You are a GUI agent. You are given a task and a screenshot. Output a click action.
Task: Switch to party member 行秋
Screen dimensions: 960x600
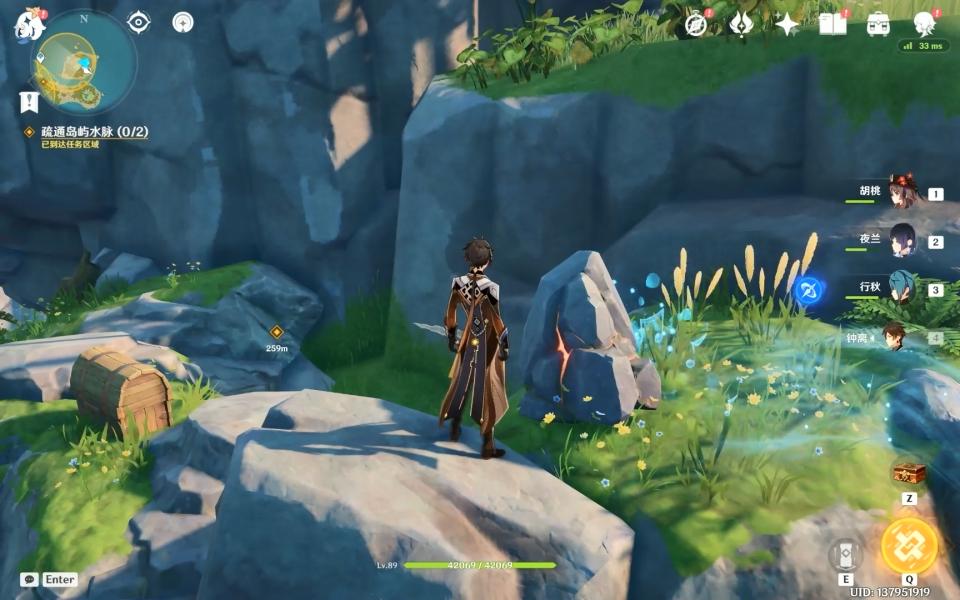click(x=902, y=289)
